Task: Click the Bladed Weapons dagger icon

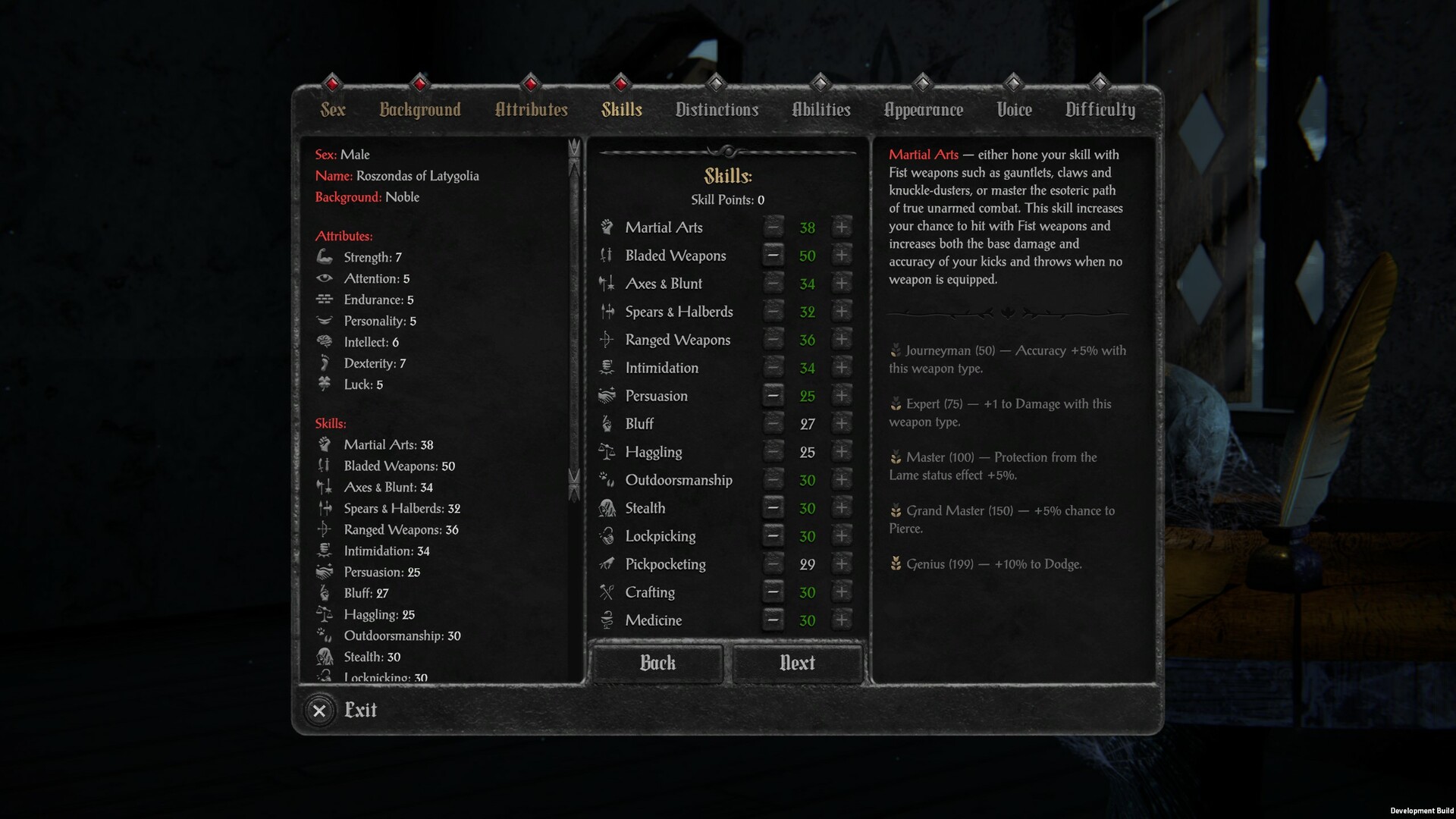Action: (x=607, y=255)
